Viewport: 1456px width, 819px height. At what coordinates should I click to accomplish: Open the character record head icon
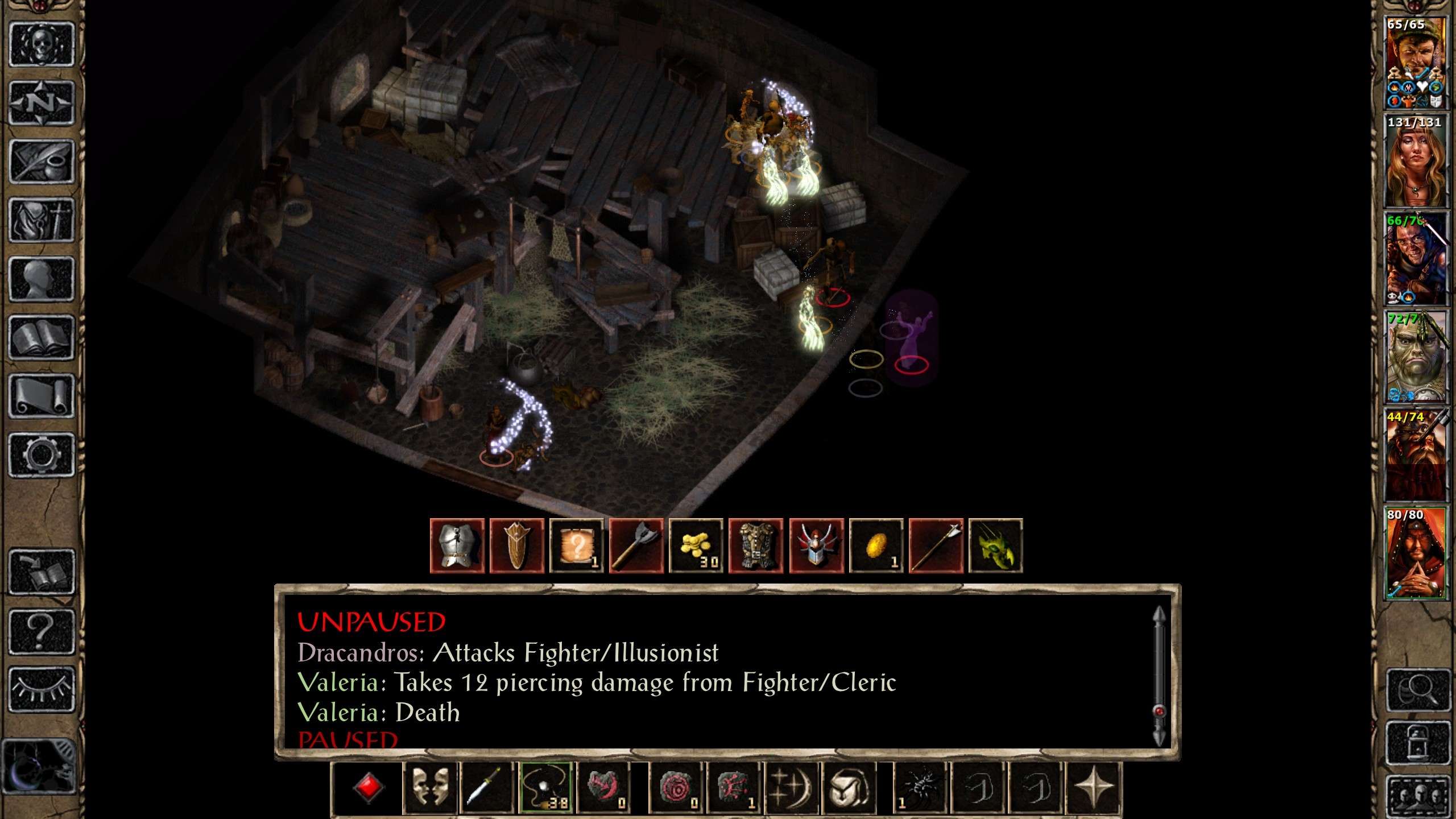pyautogui.click(x=42, y=279)
